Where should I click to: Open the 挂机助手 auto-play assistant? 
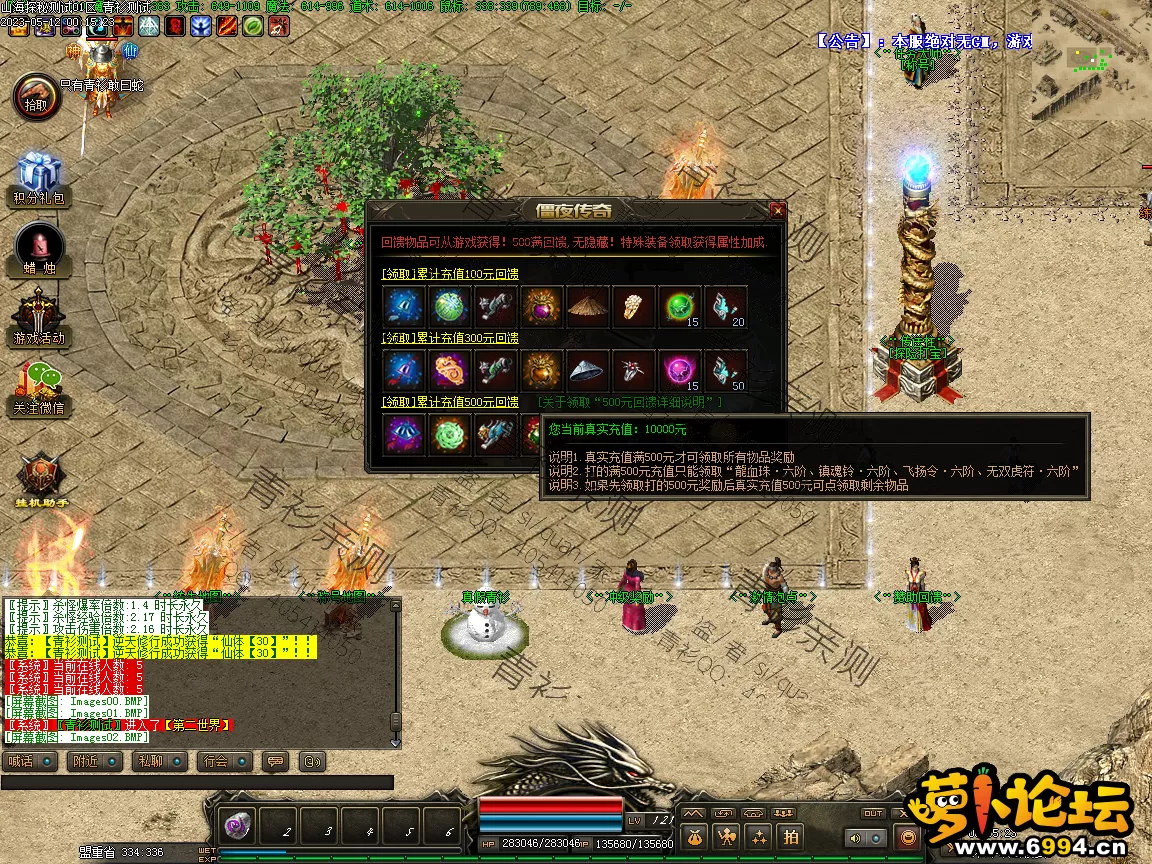click(x=40, y=480)
